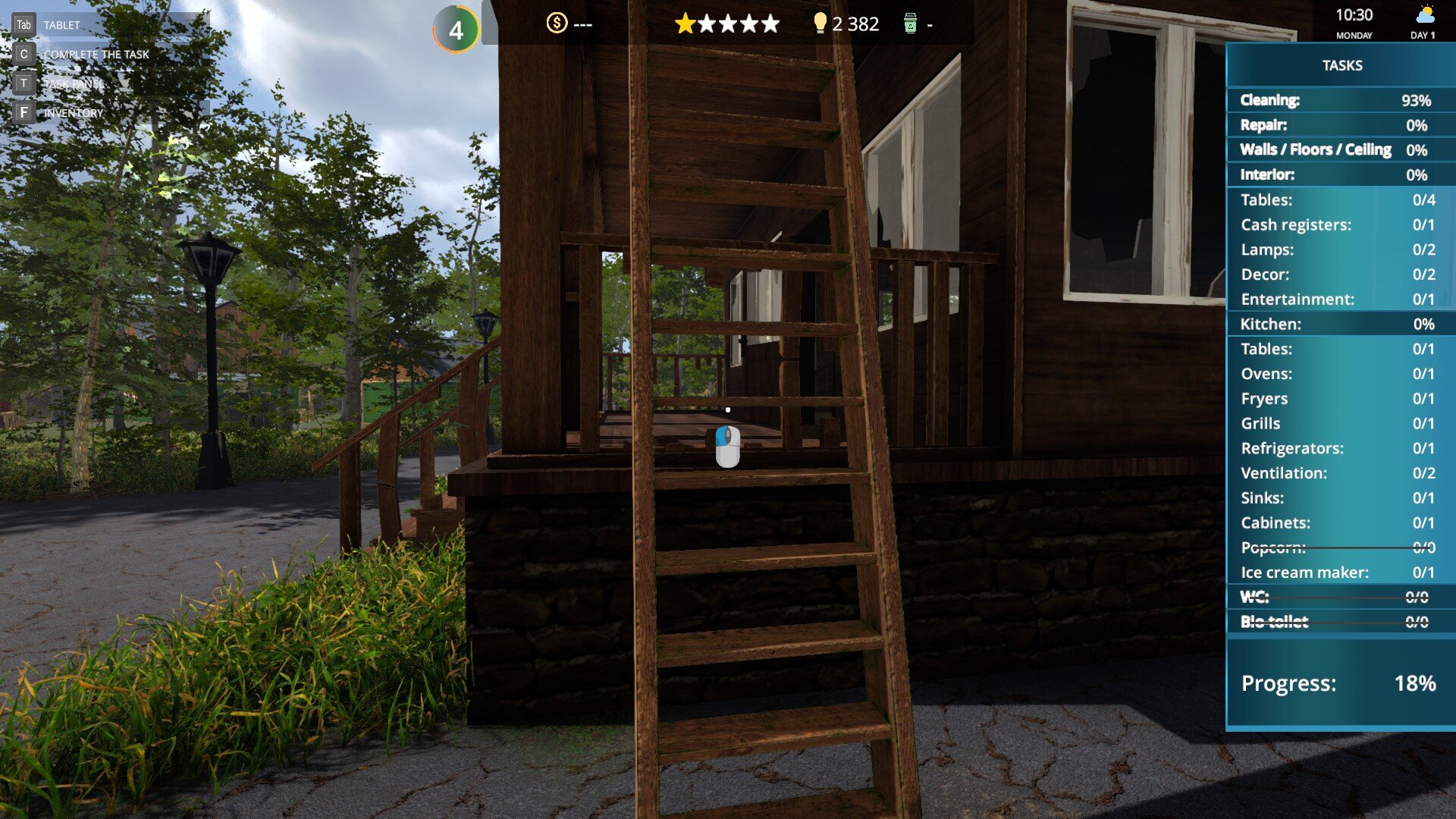The width and height of the screenshot is (1456, 819).
Task: Click the level 4 badge icon
Action: (x=456, y=30)
